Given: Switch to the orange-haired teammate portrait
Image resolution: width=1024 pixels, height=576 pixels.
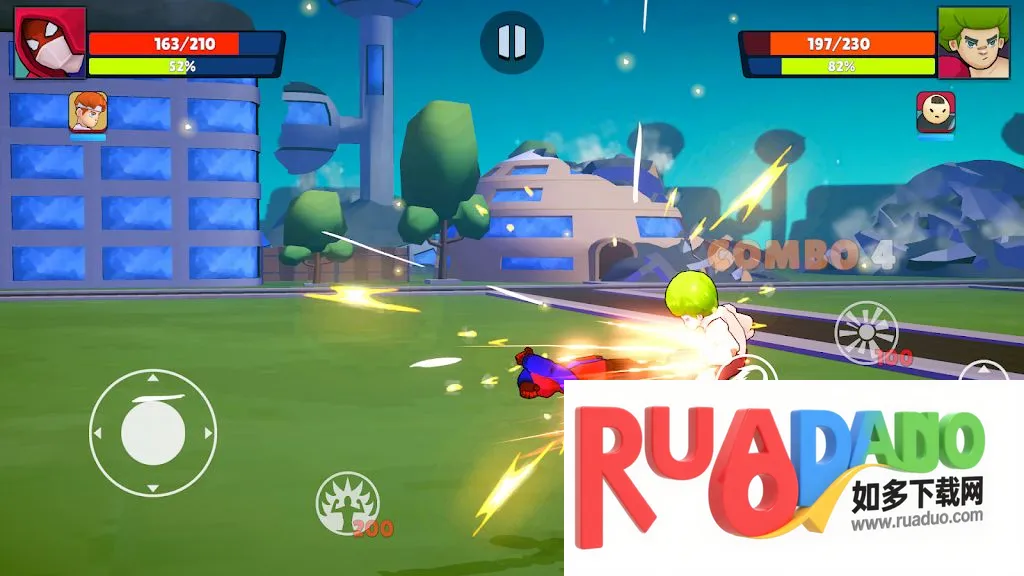Looking at the screenshot, I should click(88, 112).
